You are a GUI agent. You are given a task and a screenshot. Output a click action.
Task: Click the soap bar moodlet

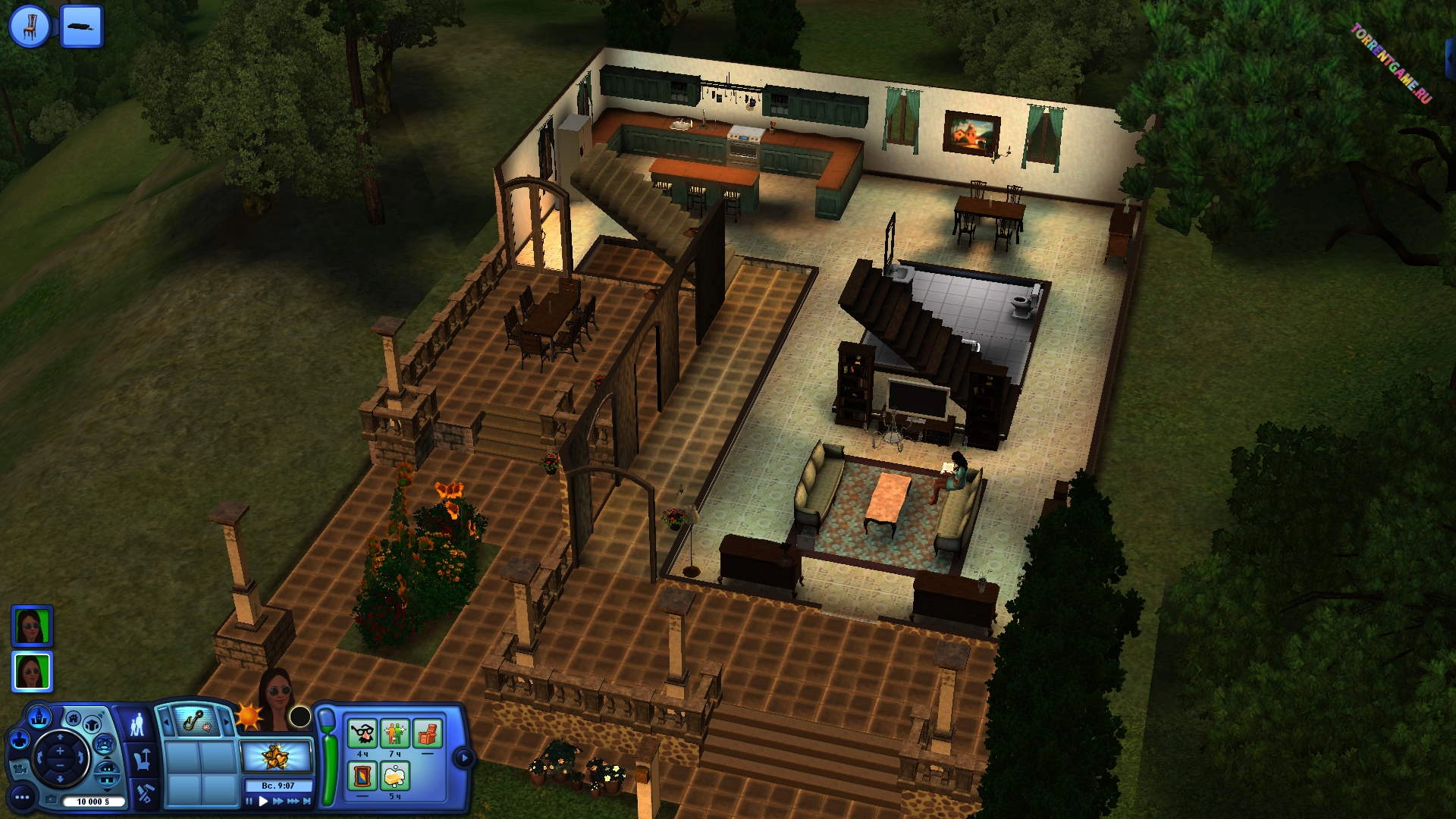pos(394,777)
